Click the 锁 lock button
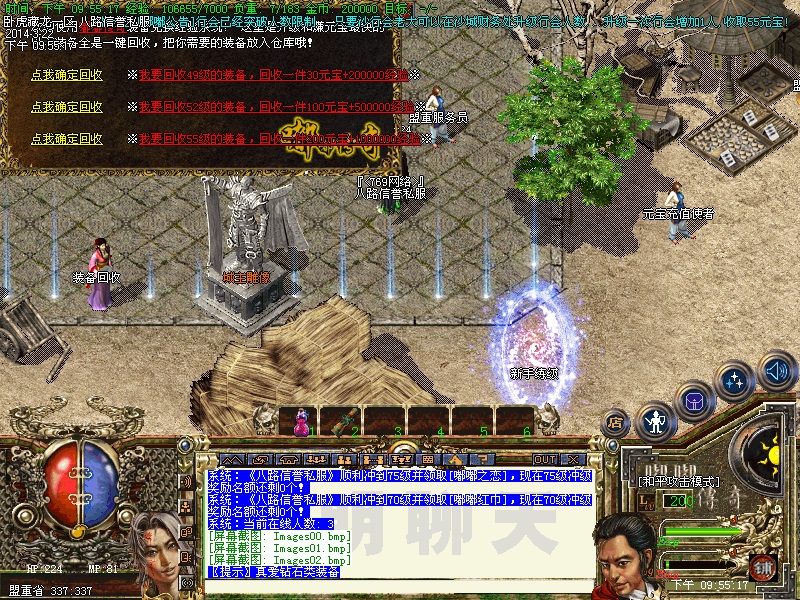Viewport: 800px width, 600px height. click(763, 566)
